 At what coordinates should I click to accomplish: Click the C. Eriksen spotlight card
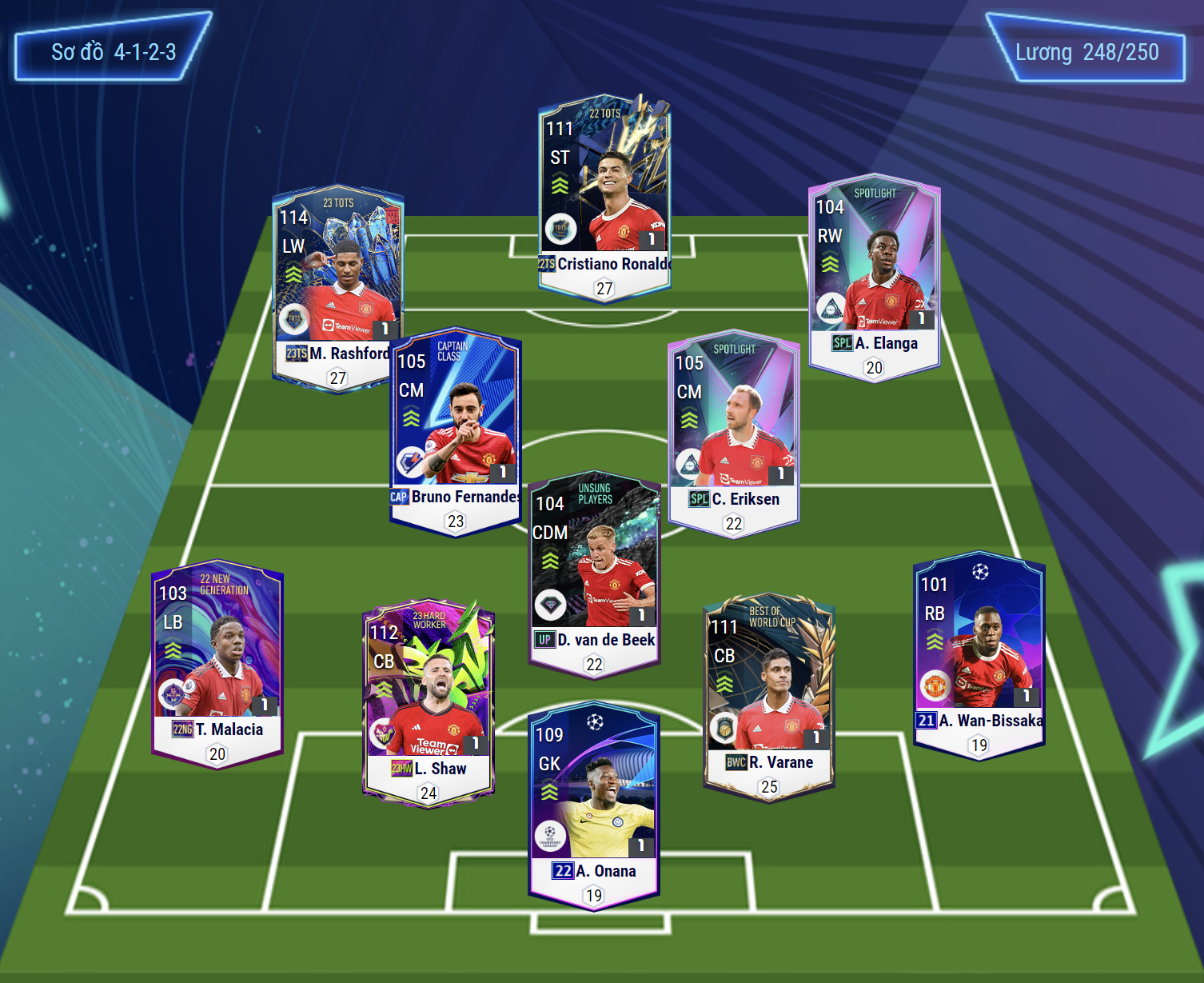(734, 432)
